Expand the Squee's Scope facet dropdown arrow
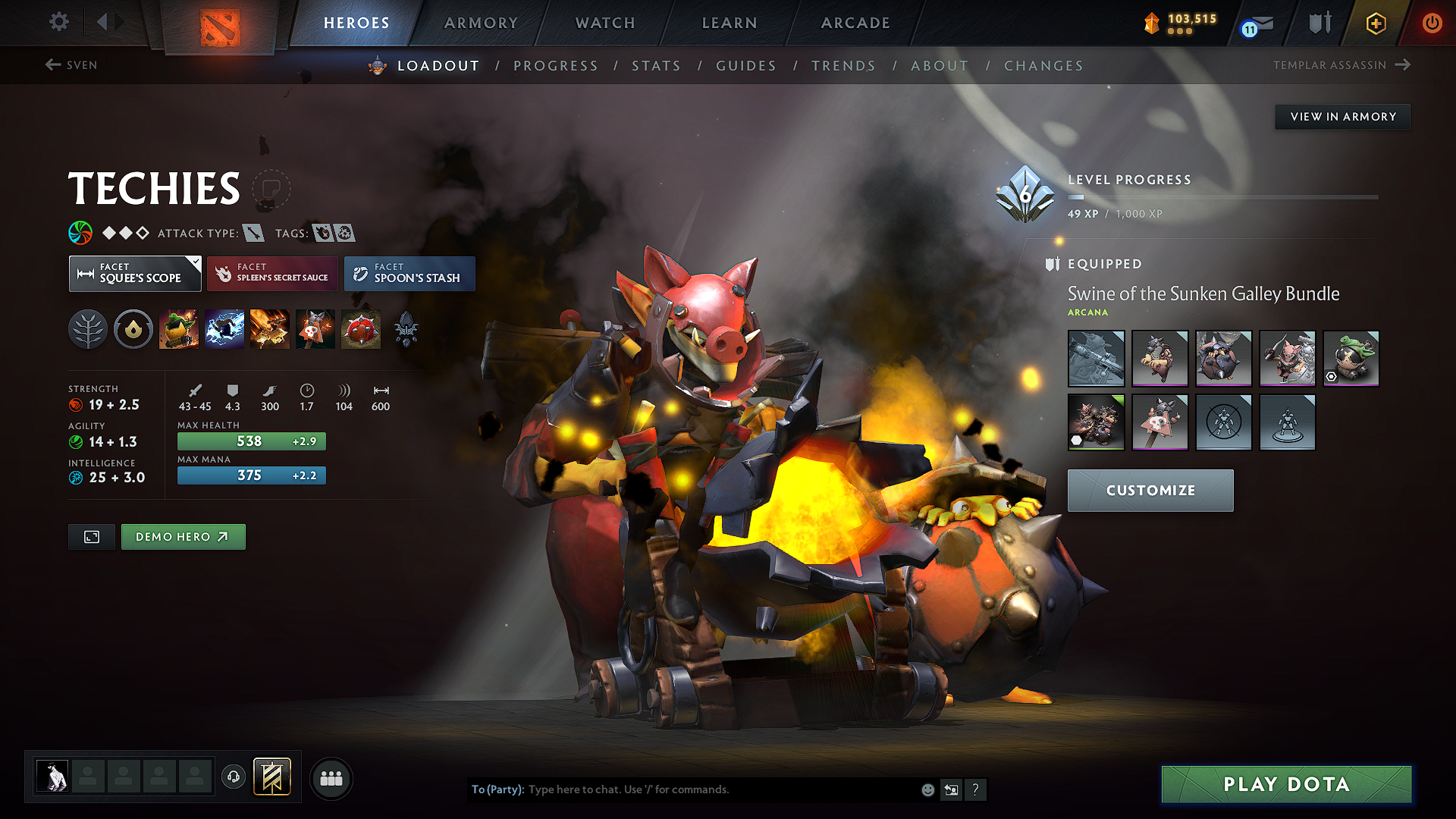Viewport: 1456px width, 819px height. pos(195,261)
